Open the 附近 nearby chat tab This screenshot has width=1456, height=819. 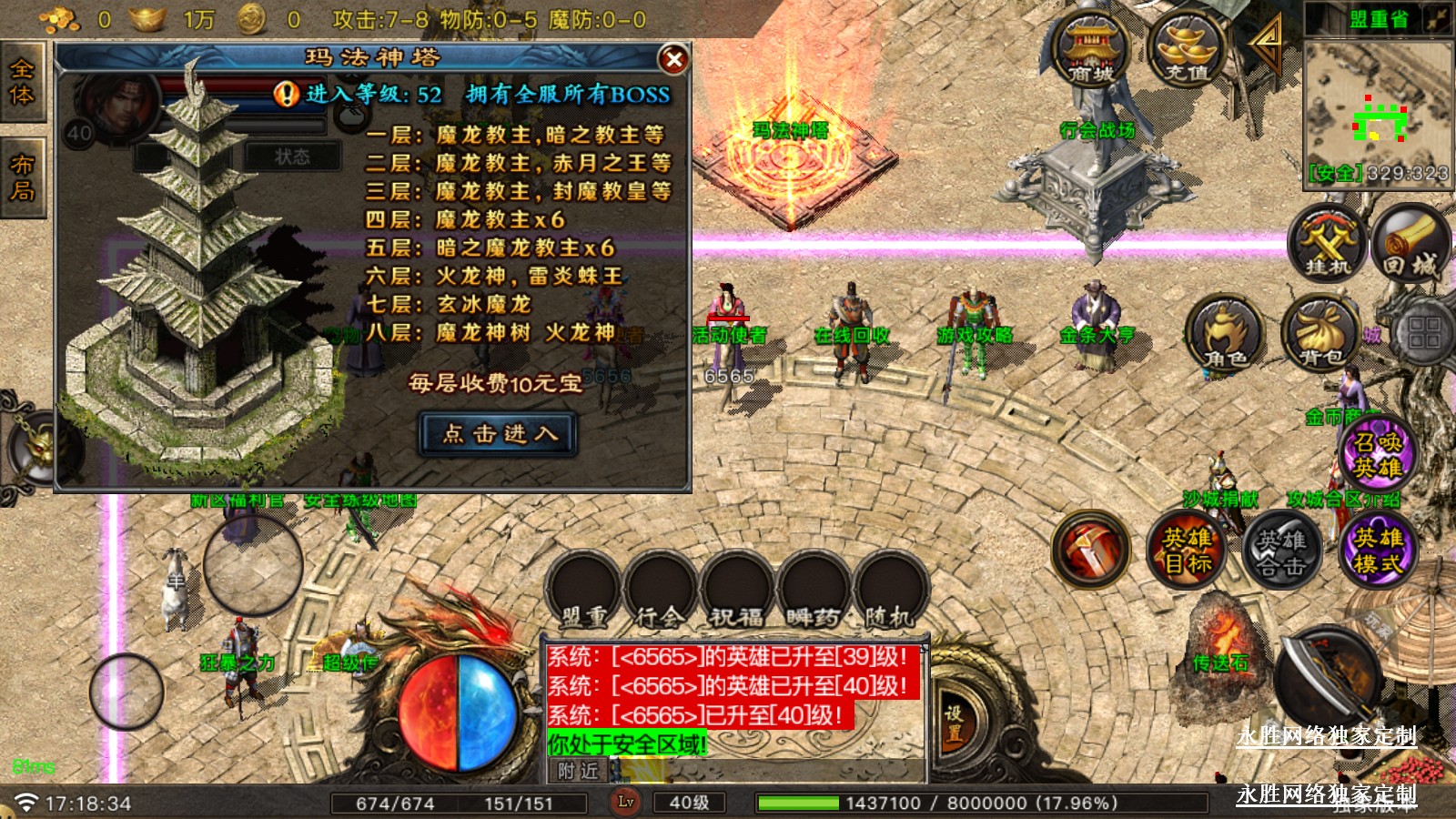tap(579, 771)
